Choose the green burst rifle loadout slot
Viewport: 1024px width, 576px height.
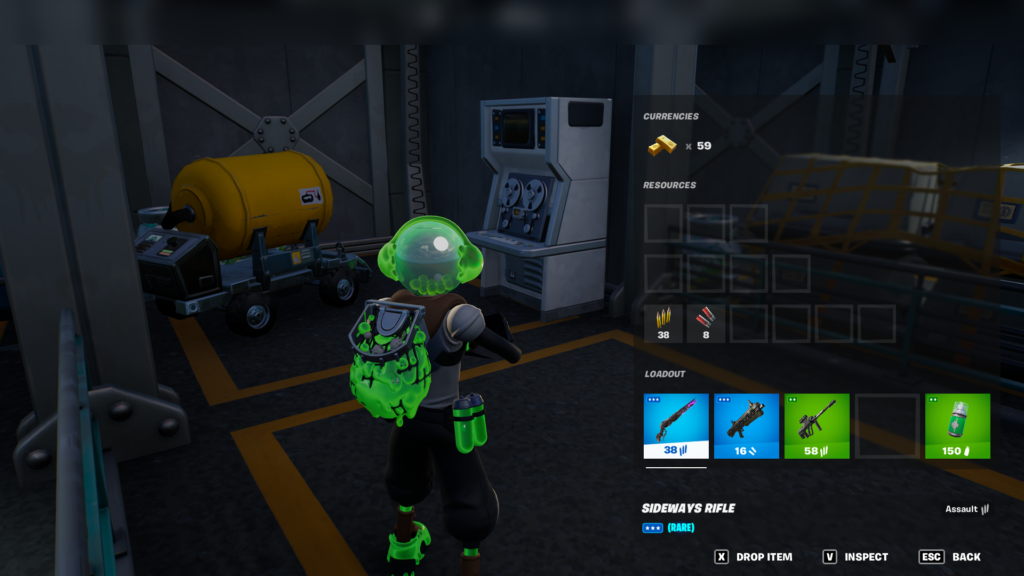pyautogui.click(x=816, y=426)
